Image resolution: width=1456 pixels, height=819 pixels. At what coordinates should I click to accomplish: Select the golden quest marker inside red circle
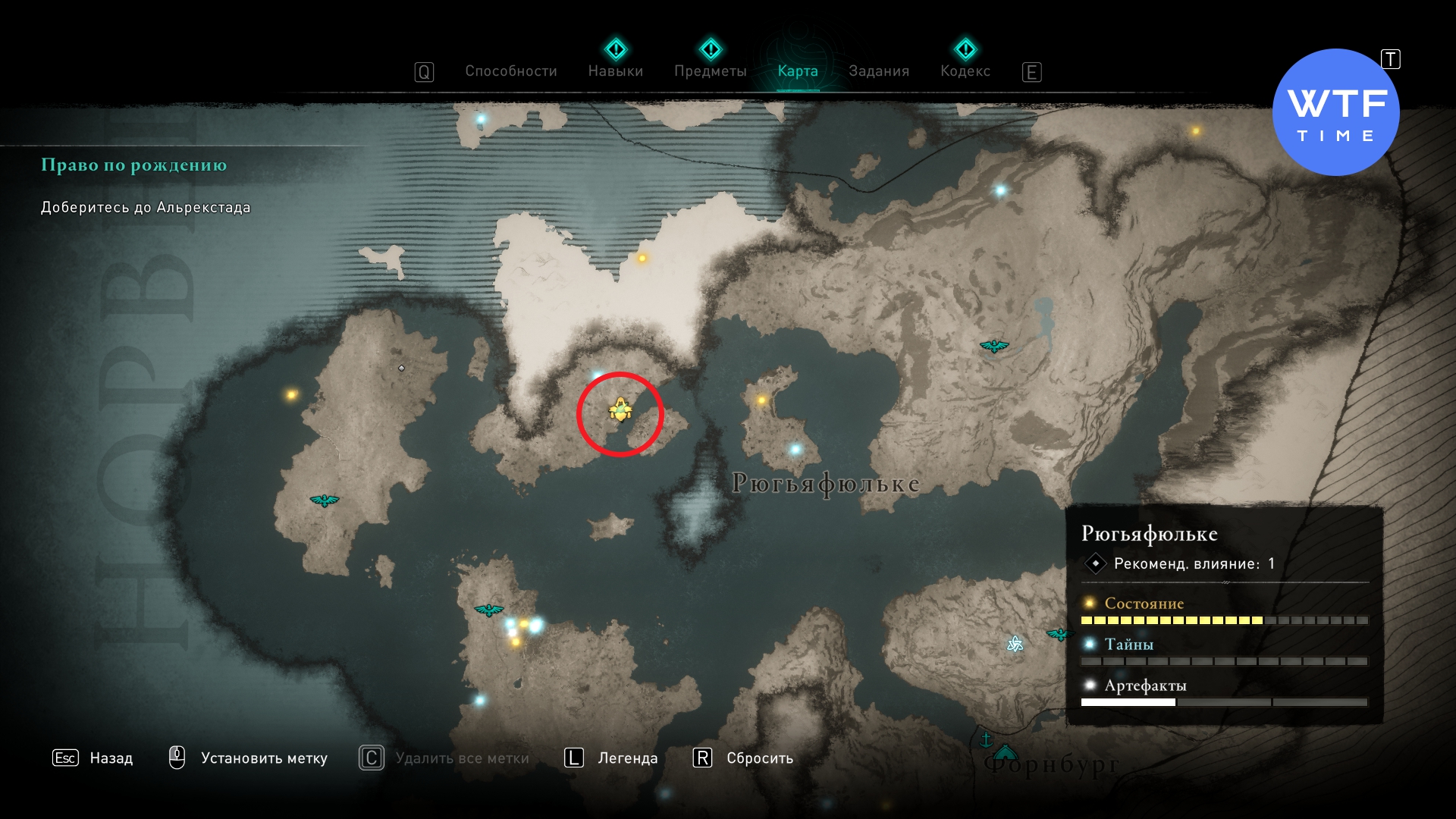coord(620,410)
